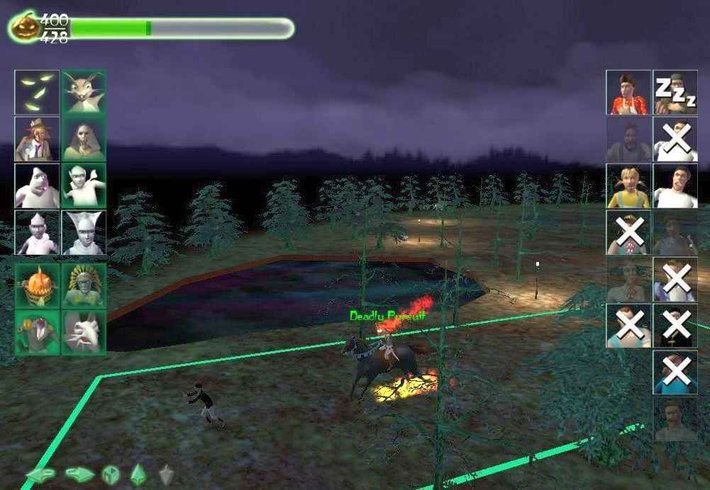
Task: Click the pumpkin icon beside the plasm bar
Action: (22, 27)
